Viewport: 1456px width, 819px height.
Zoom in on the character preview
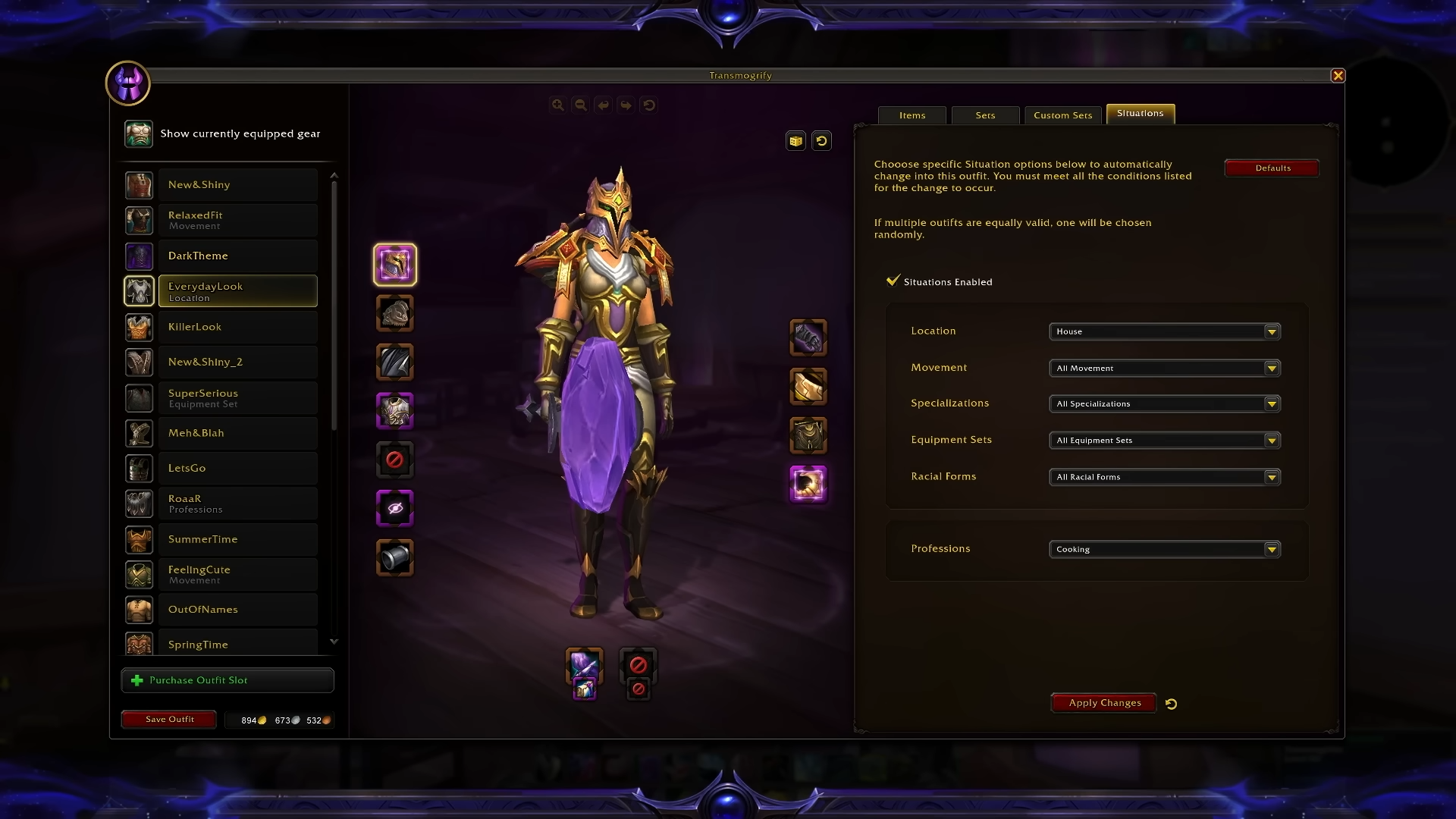[x=559, y=105]
